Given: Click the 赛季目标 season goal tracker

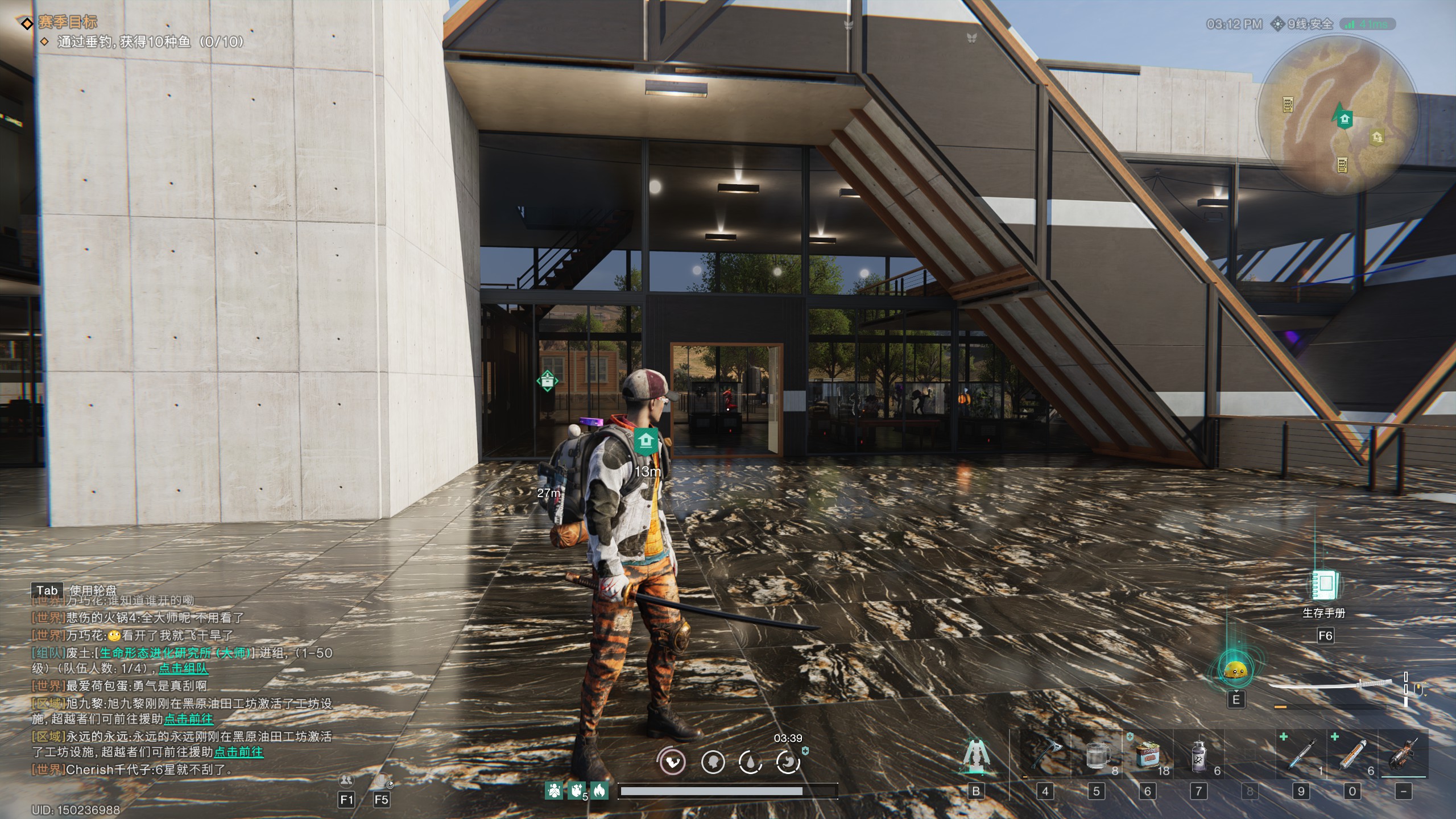Looking at the screenshot, I should coord(67,23).
